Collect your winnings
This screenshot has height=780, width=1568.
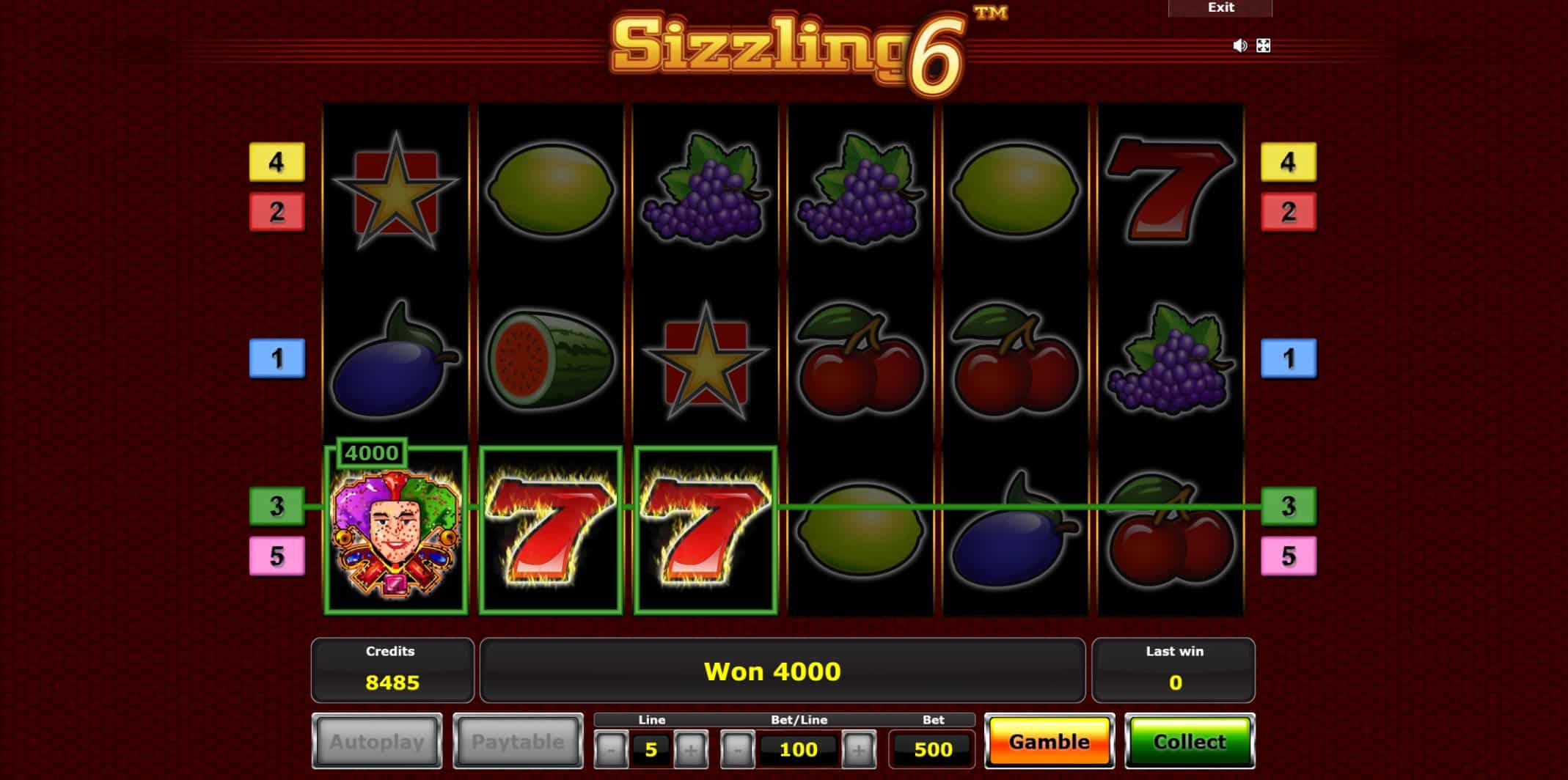click(x=1190, y=741)
